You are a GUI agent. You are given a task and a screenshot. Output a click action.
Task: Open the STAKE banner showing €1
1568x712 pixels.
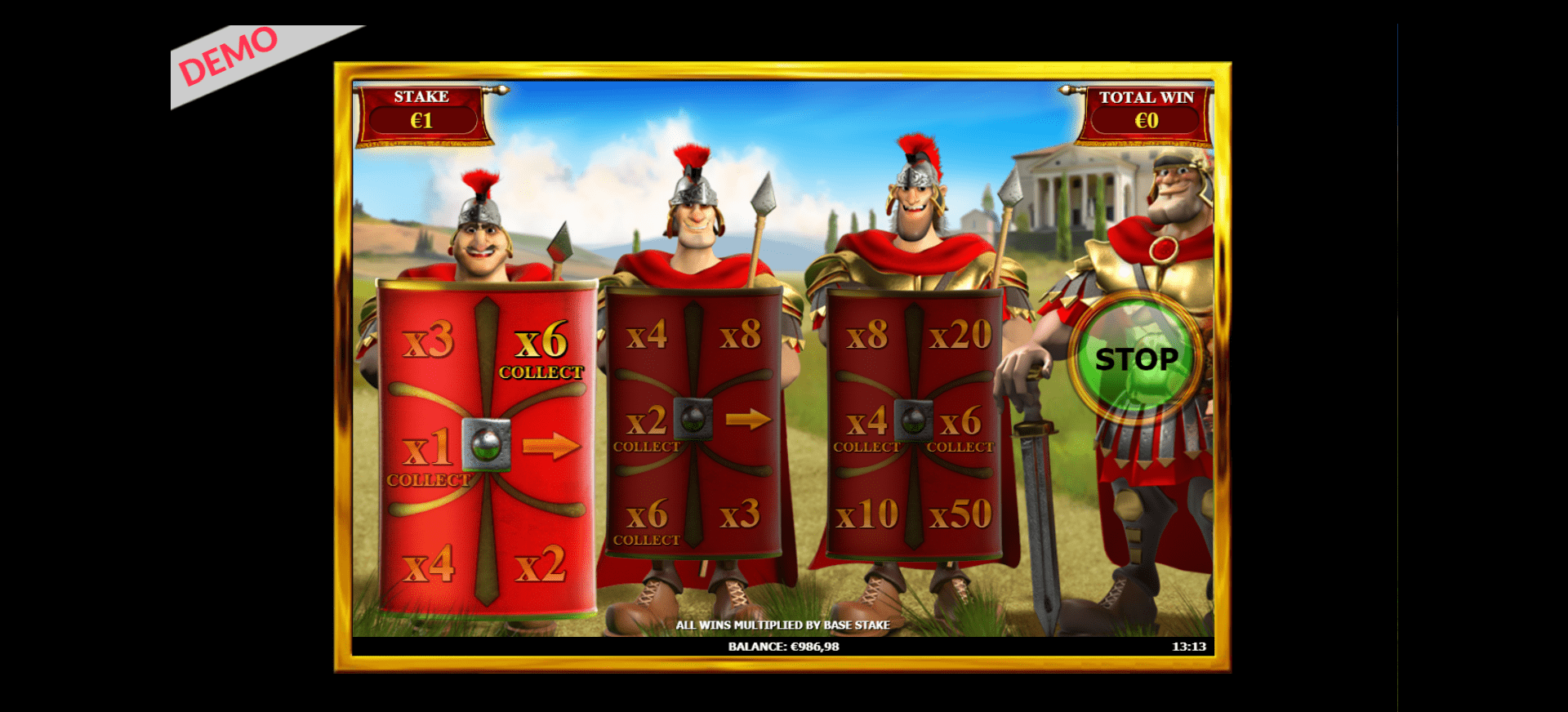click(x=421, y=109)
